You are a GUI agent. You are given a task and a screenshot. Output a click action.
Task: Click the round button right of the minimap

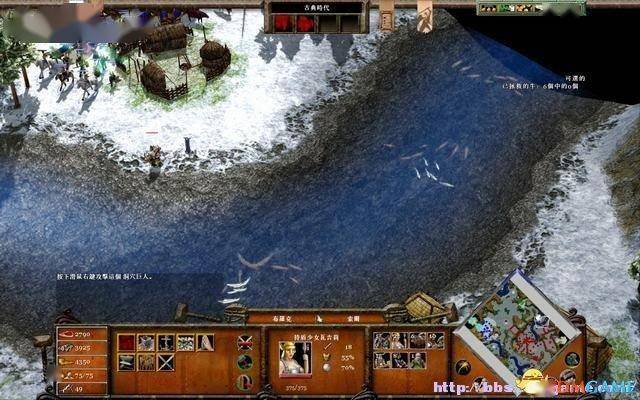tap(571, 359)
